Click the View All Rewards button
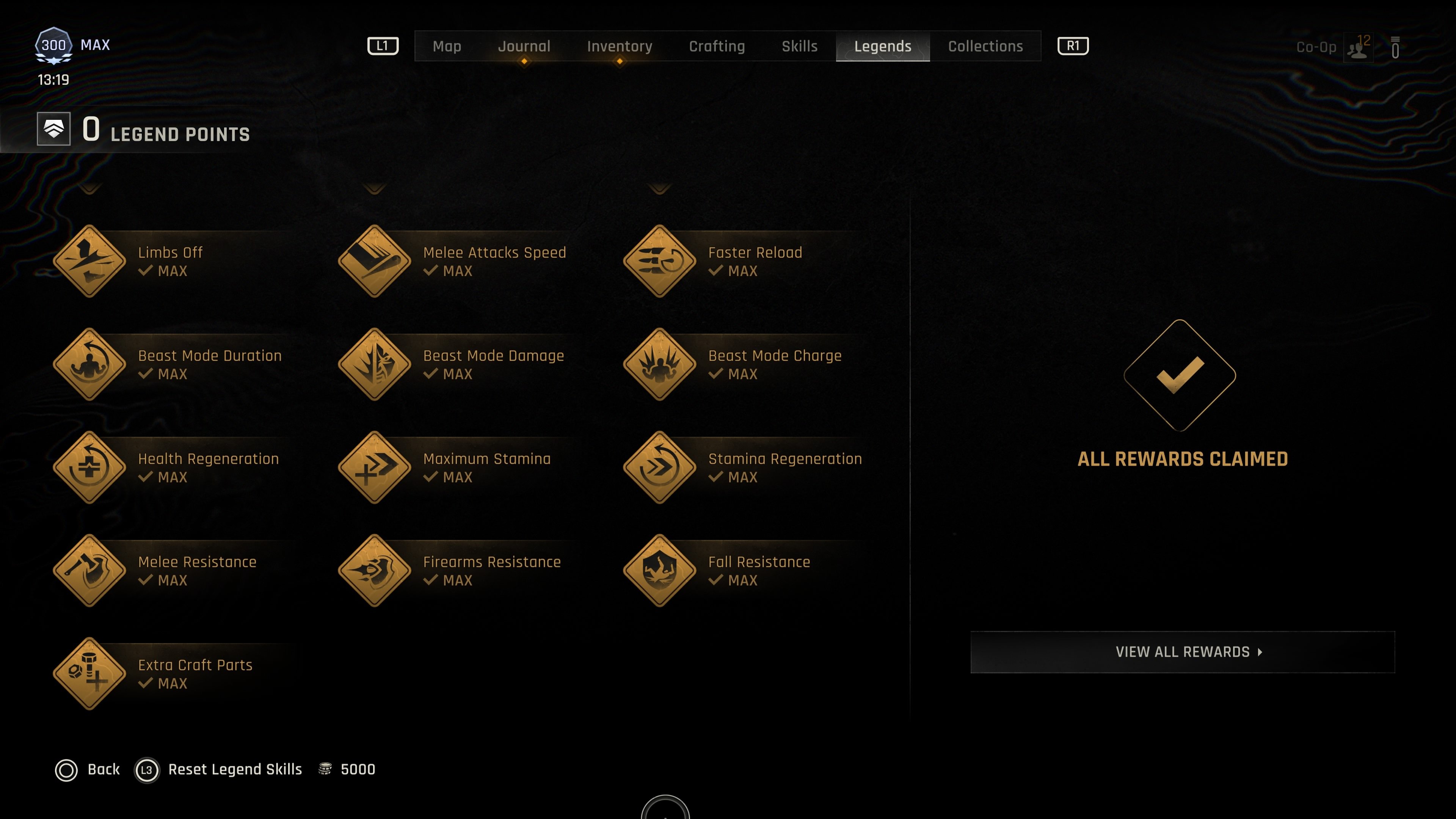This screenshot has width=1456, height=819. coord(1183,652)
